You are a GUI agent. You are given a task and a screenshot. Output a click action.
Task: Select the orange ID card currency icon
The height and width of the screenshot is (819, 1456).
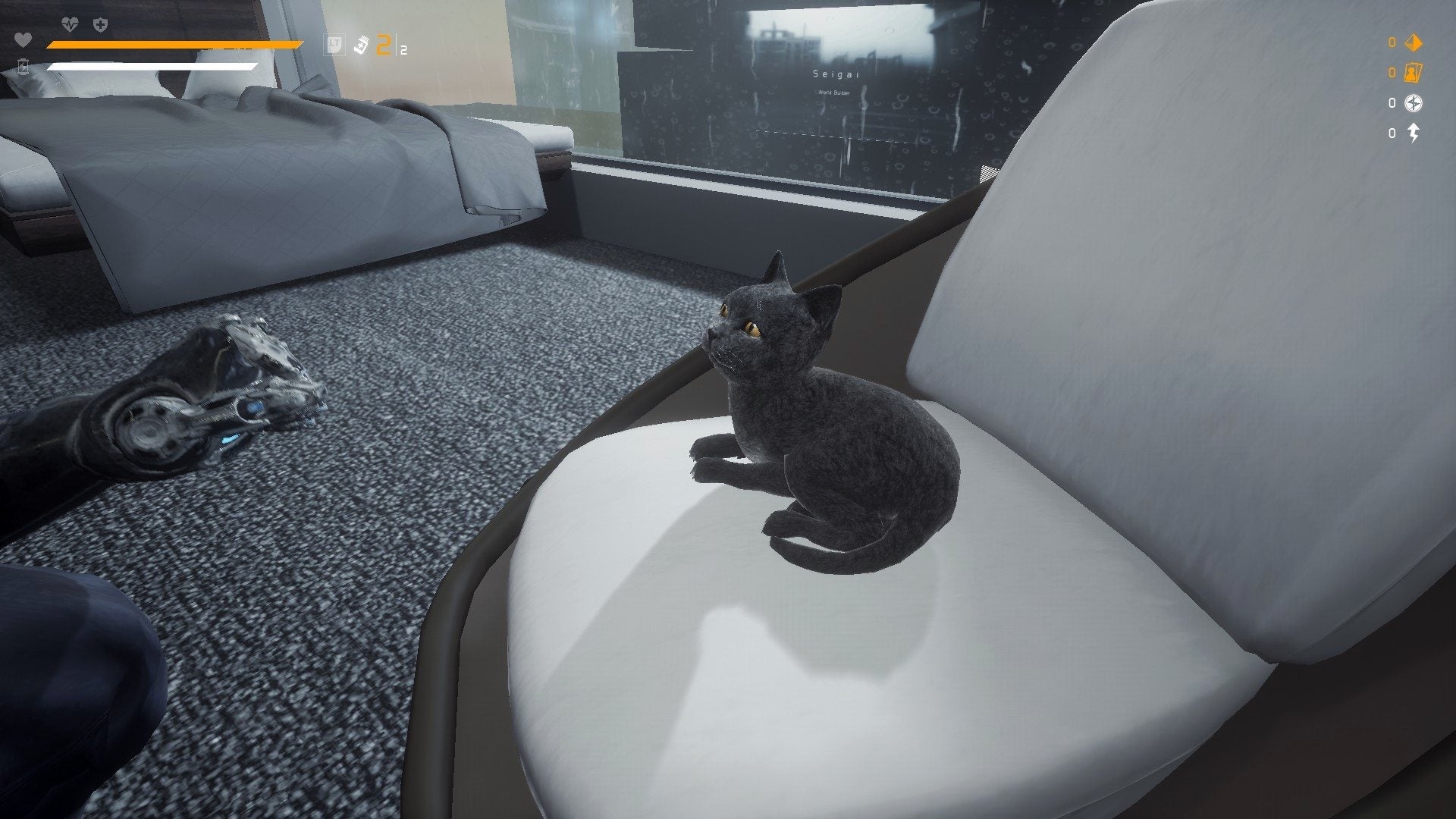coord(1411,73)
